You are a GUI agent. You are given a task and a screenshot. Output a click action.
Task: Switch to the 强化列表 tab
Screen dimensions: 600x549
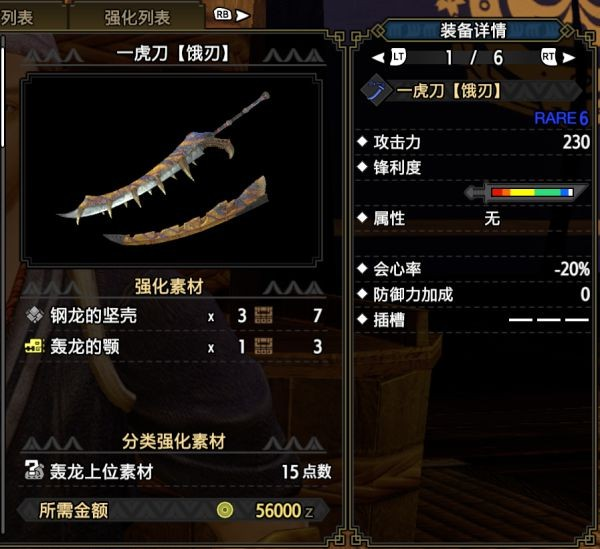(137, 17)
